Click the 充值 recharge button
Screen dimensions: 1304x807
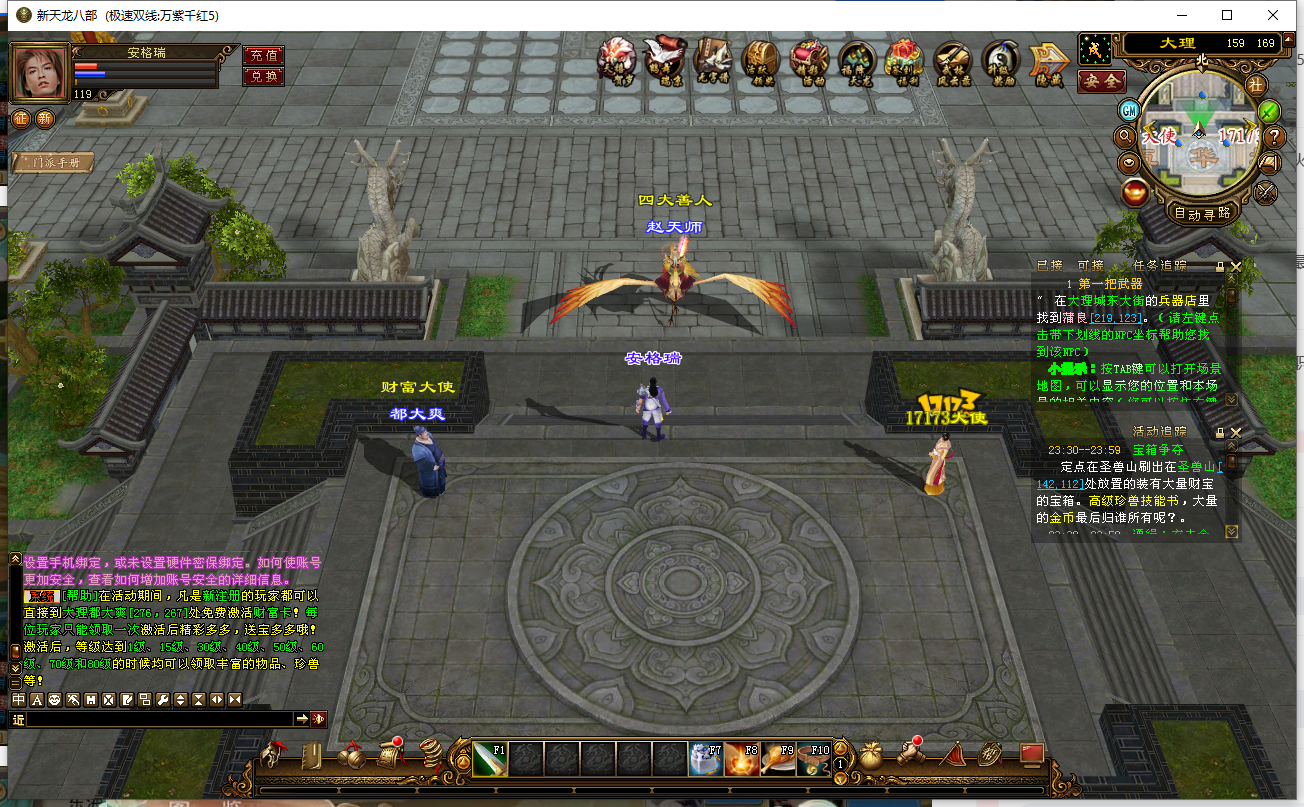point(263,56)
